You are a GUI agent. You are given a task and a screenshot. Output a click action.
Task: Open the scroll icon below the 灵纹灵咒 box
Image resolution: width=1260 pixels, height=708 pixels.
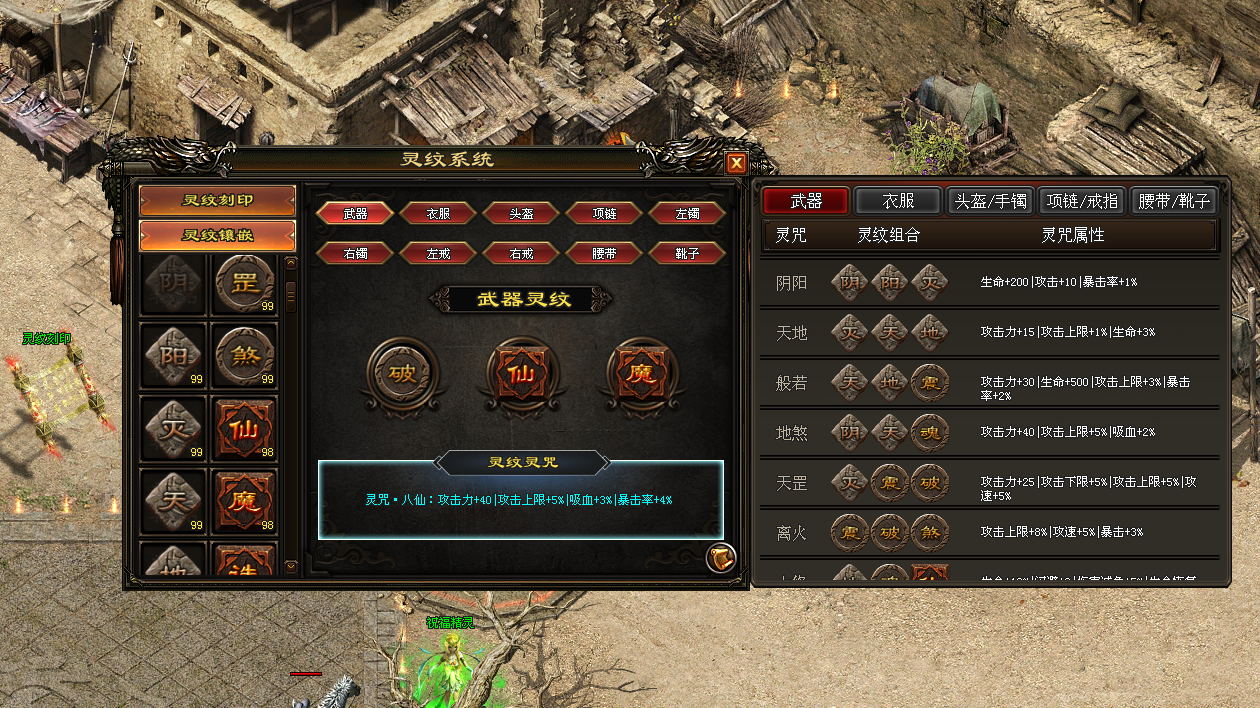pyautogui.click(x=721, y=558)
